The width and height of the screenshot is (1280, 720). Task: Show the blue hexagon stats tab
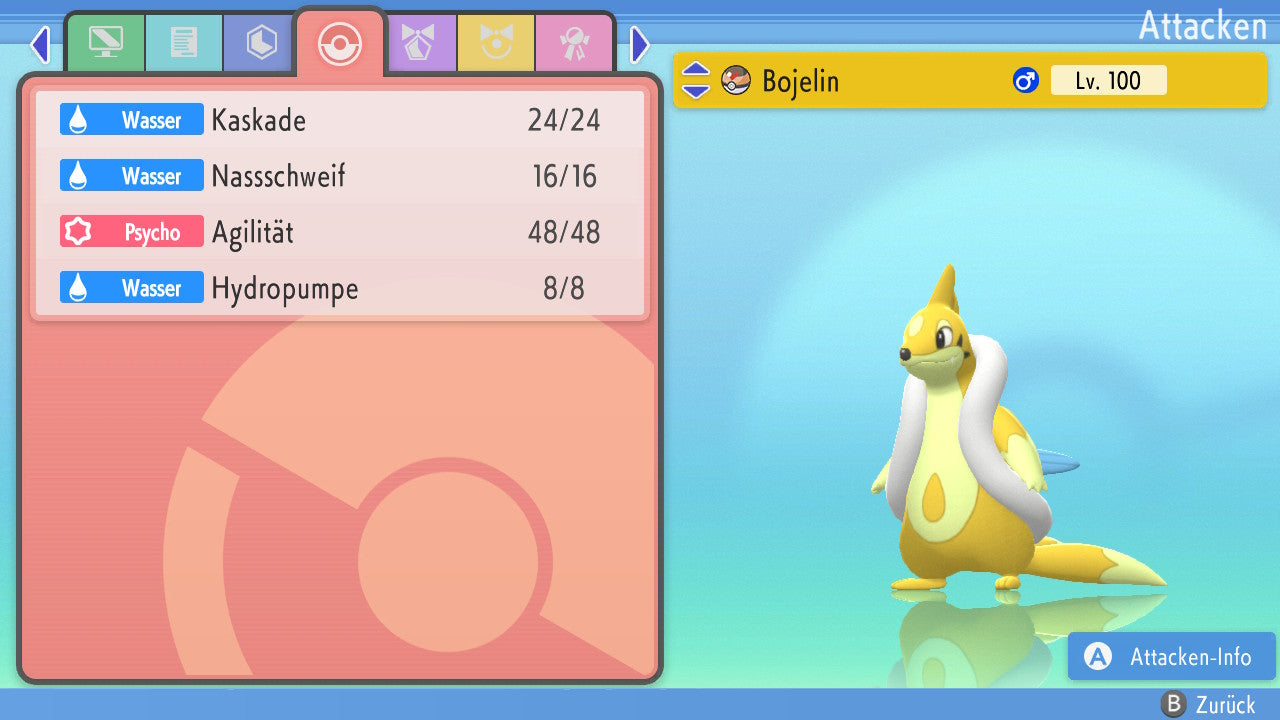(261, 43)
